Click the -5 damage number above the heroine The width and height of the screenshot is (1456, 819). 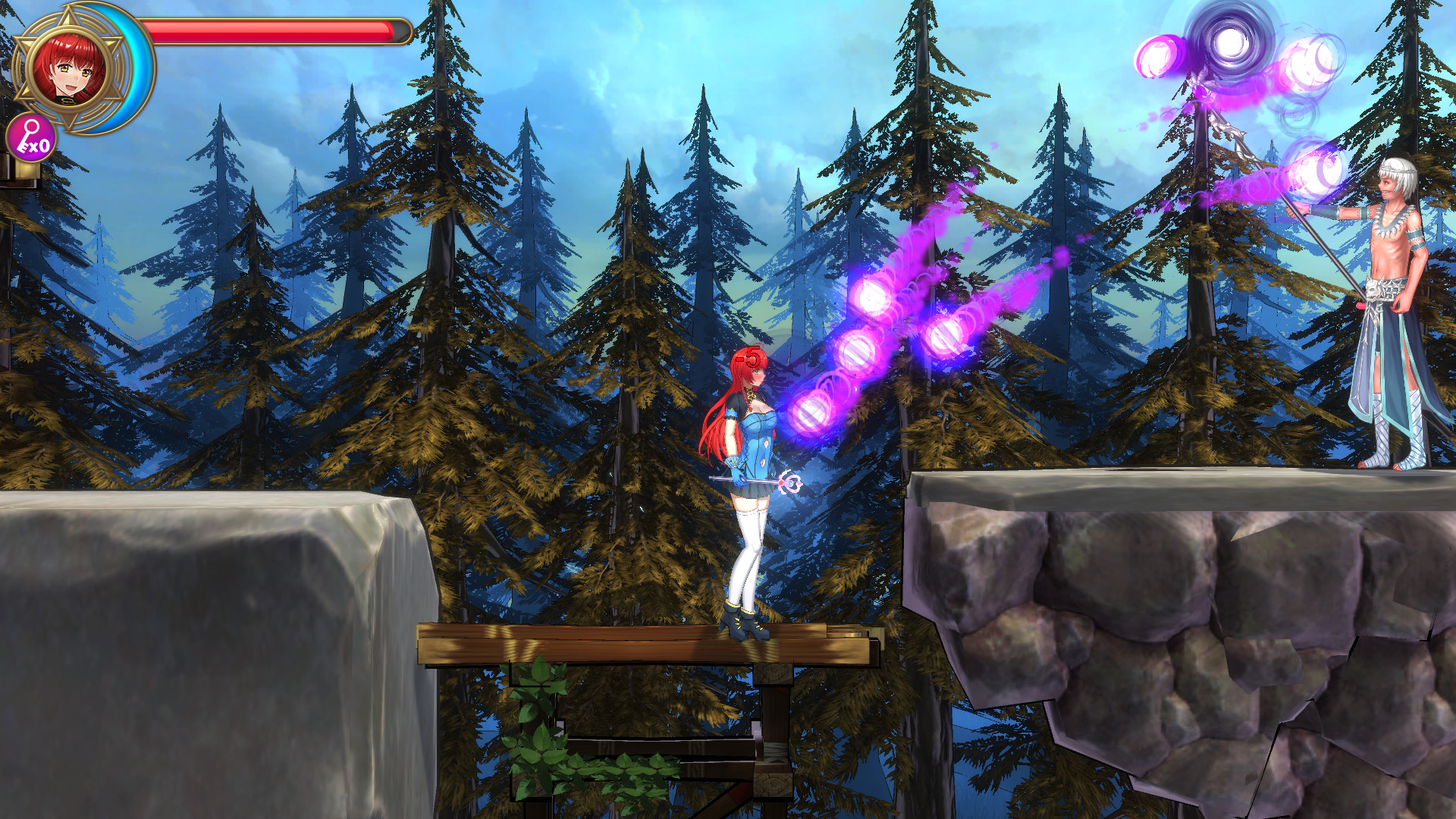pyautogui.click(x=747, y=355)
